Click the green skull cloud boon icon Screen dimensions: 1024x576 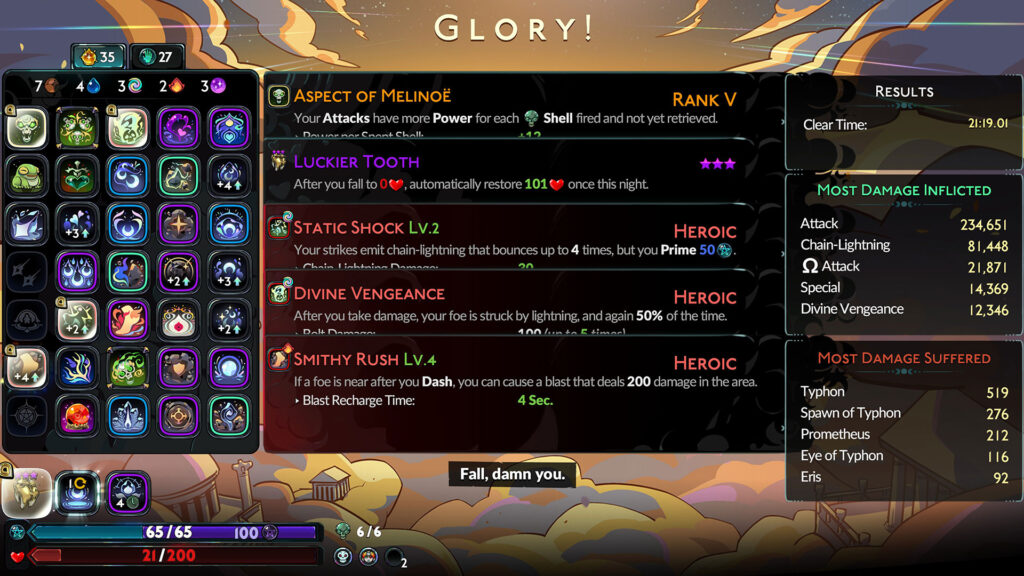[x=128, y=368]
